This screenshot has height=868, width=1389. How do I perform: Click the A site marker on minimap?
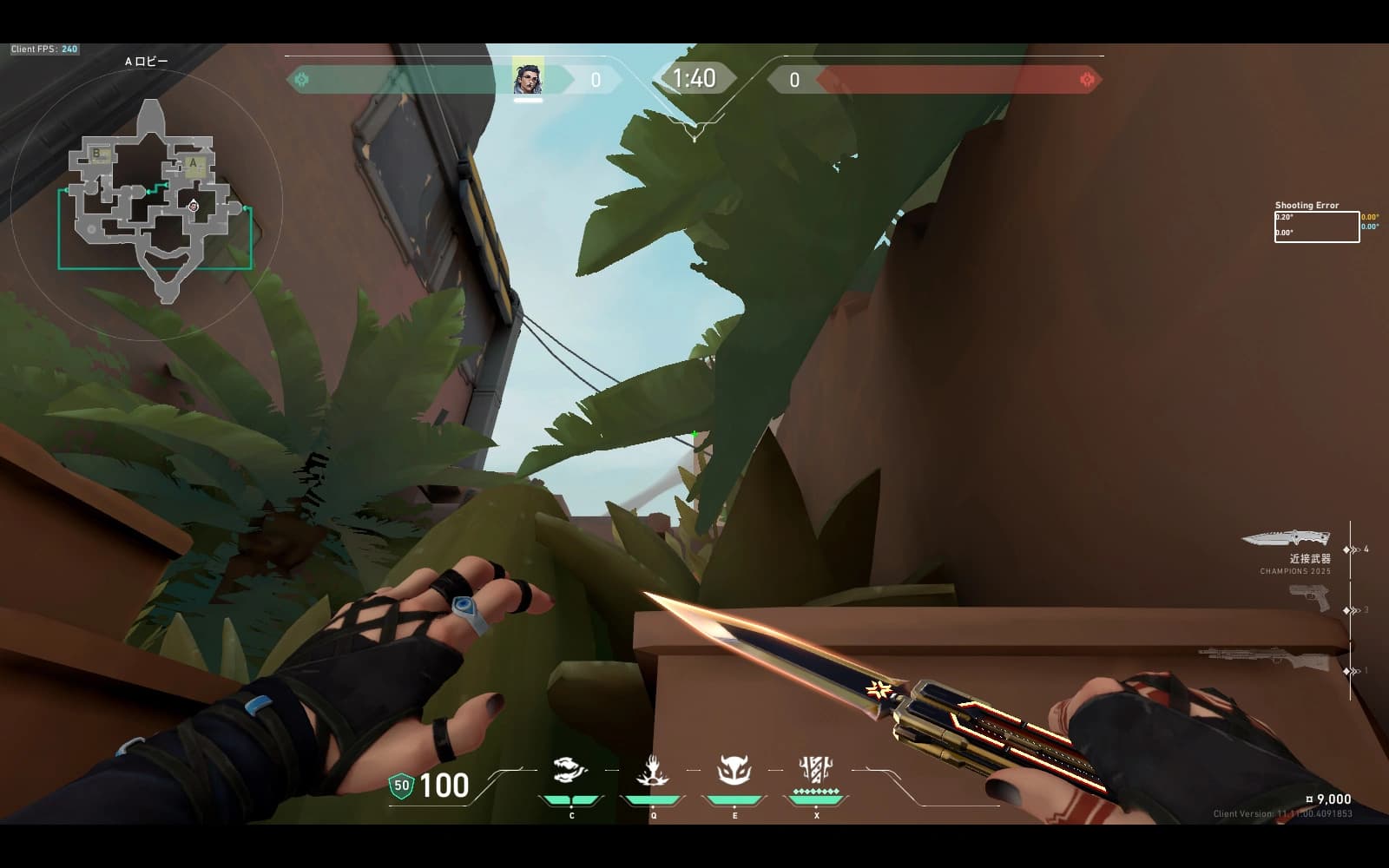(x=194, y=162)
